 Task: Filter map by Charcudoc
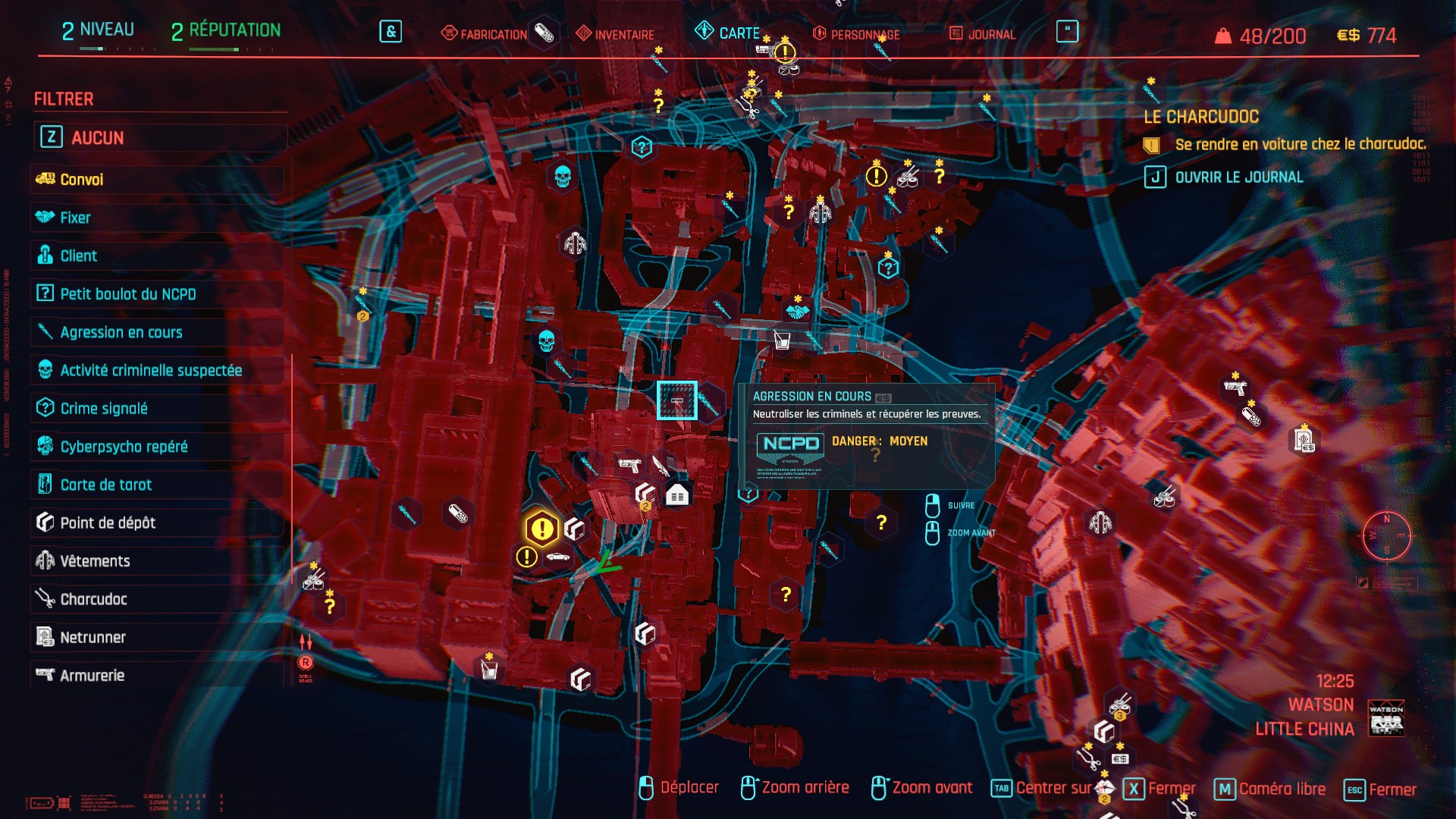[93, 599]
